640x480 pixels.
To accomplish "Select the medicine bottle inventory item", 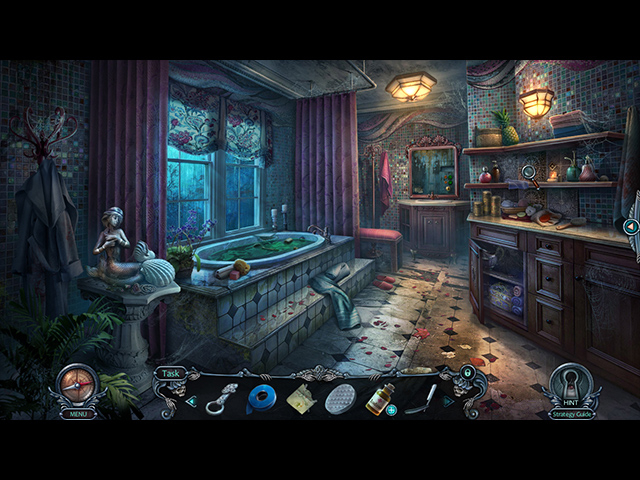I will pos(378,398).
